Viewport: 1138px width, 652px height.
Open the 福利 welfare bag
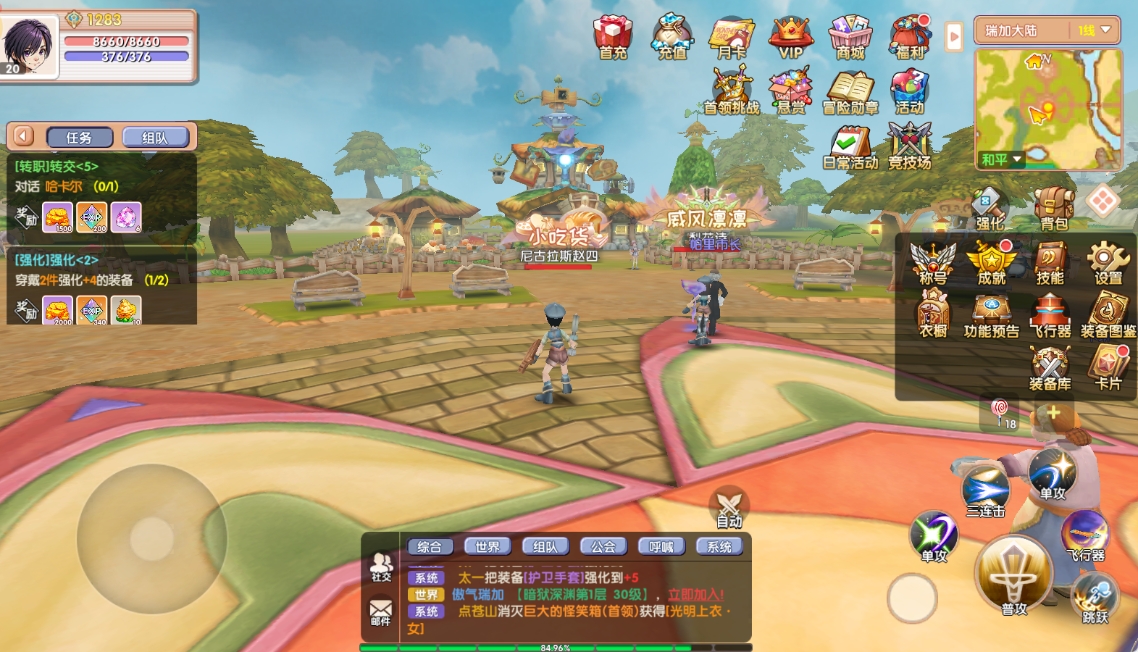910,37
